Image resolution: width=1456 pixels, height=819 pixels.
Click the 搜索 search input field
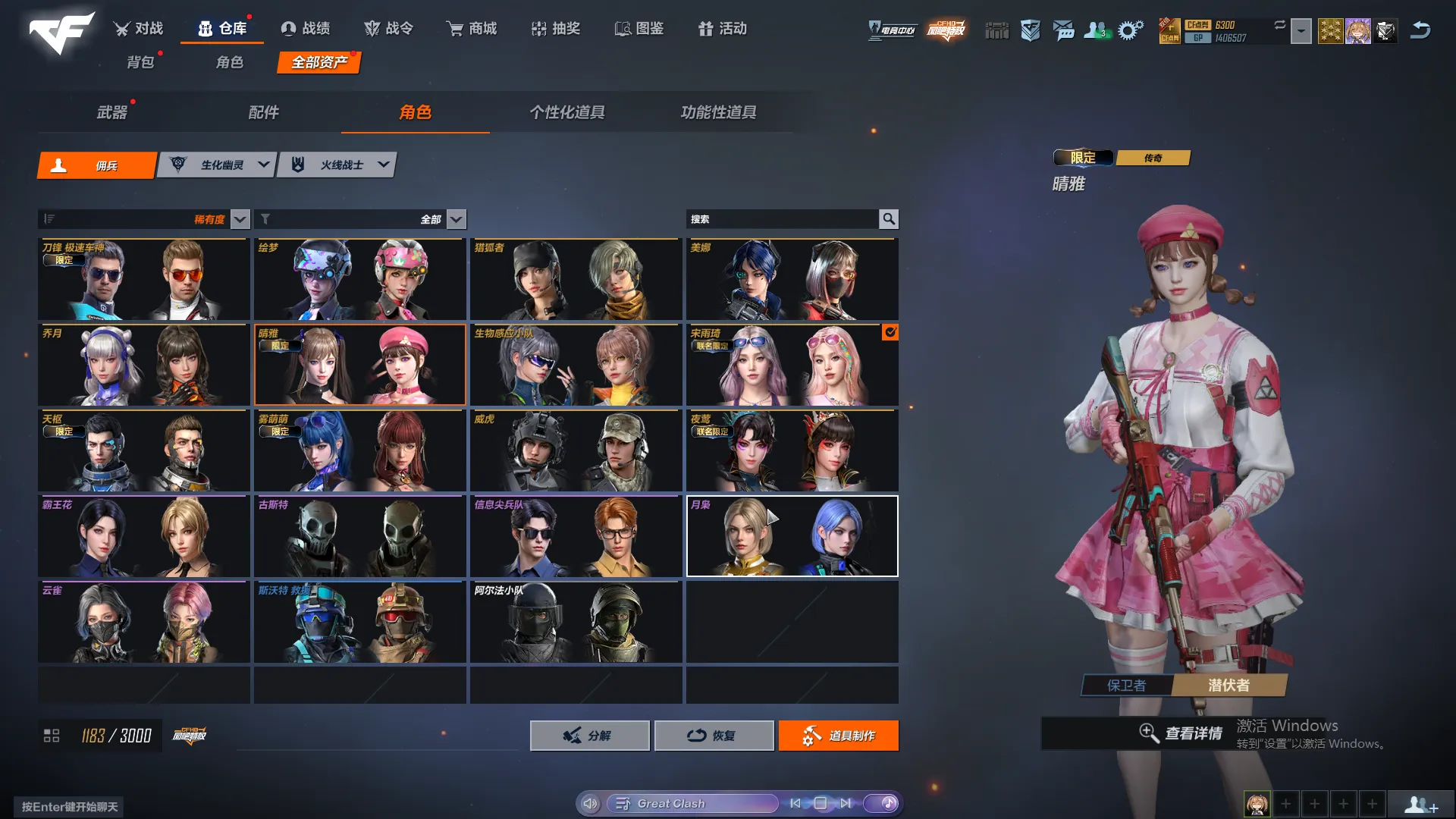point(781,219)
